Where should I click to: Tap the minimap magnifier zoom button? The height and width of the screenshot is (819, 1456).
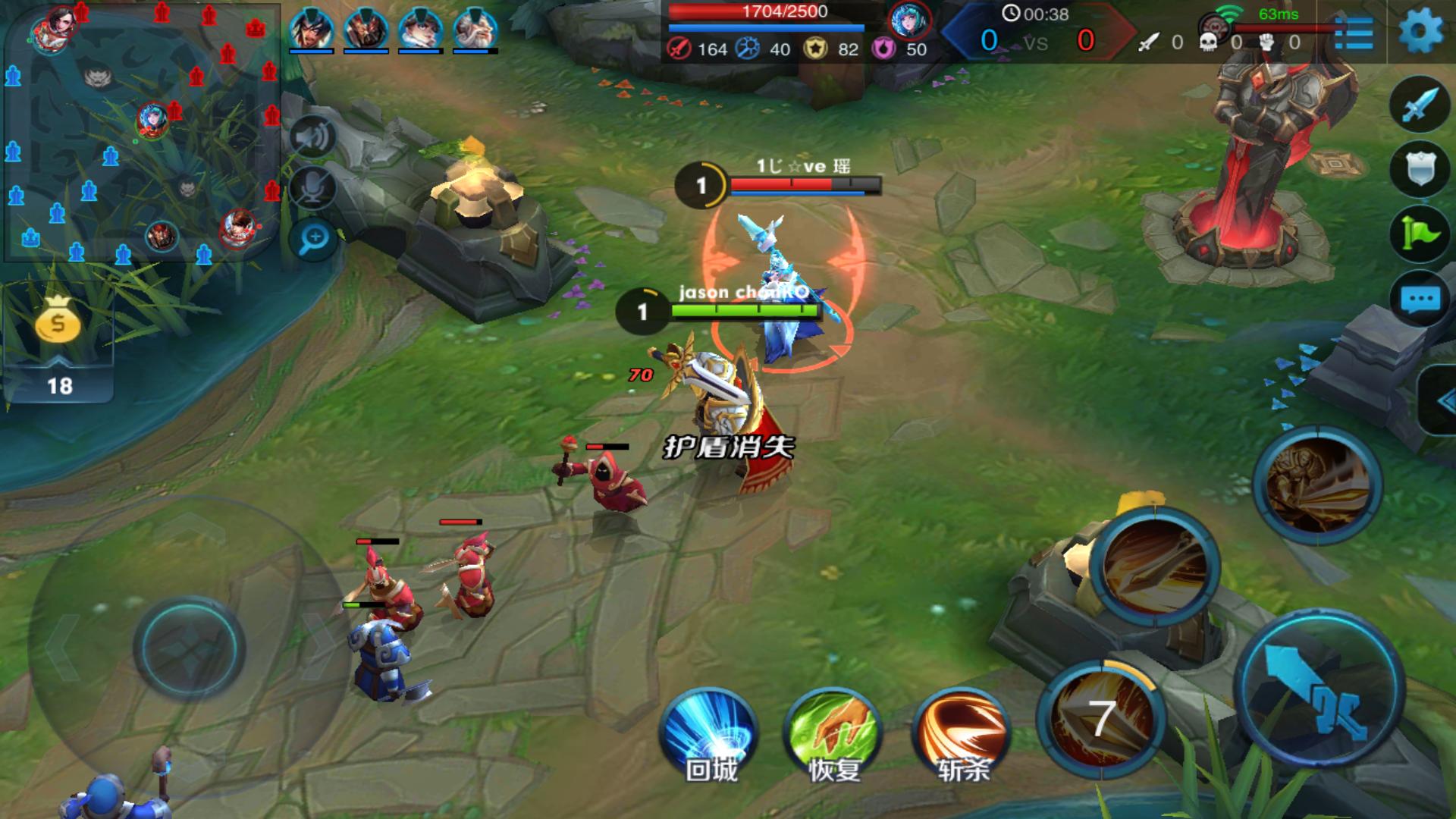point(313,239)
